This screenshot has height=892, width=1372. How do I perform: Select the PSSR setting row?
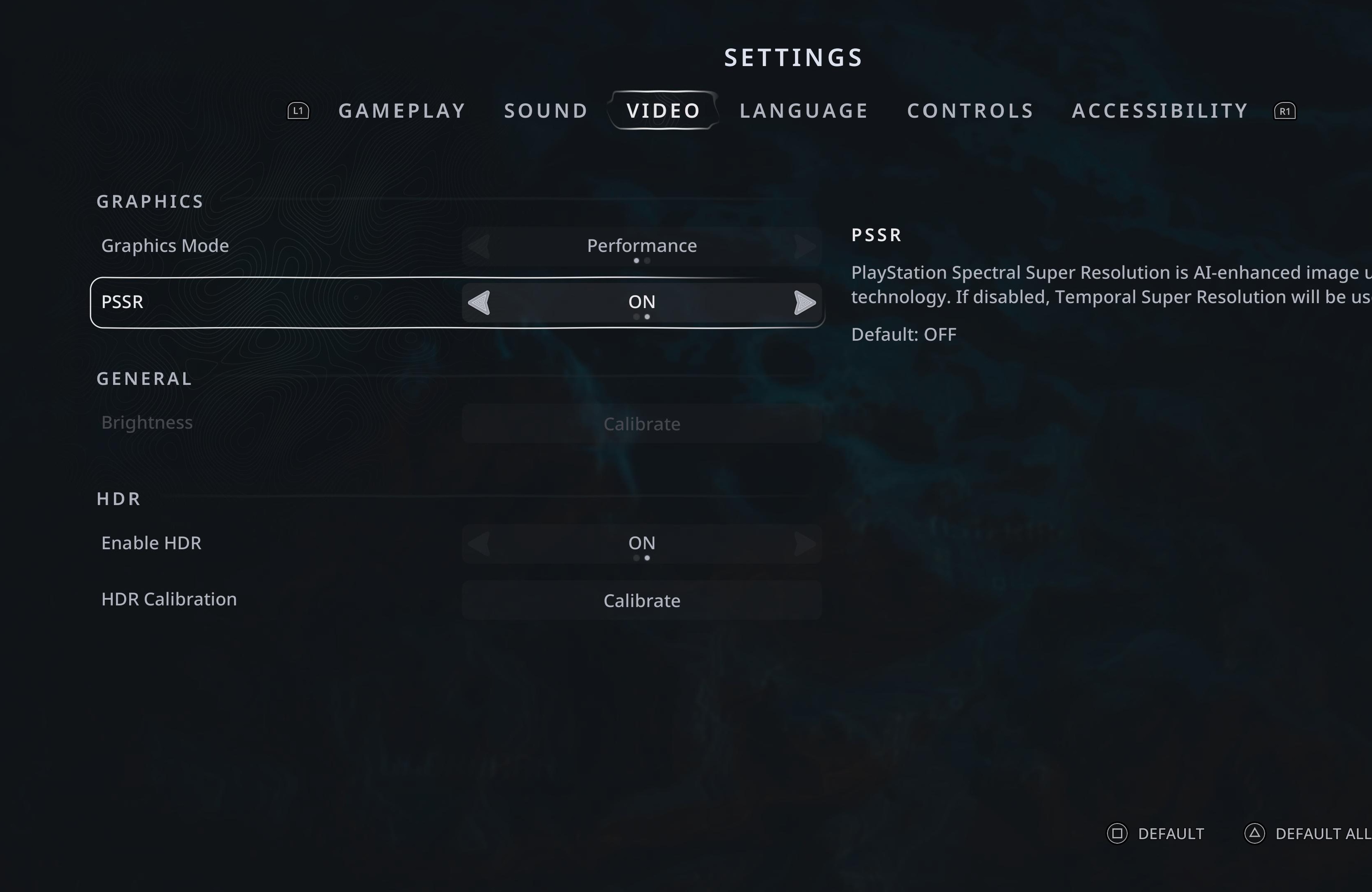pos(277,302)
